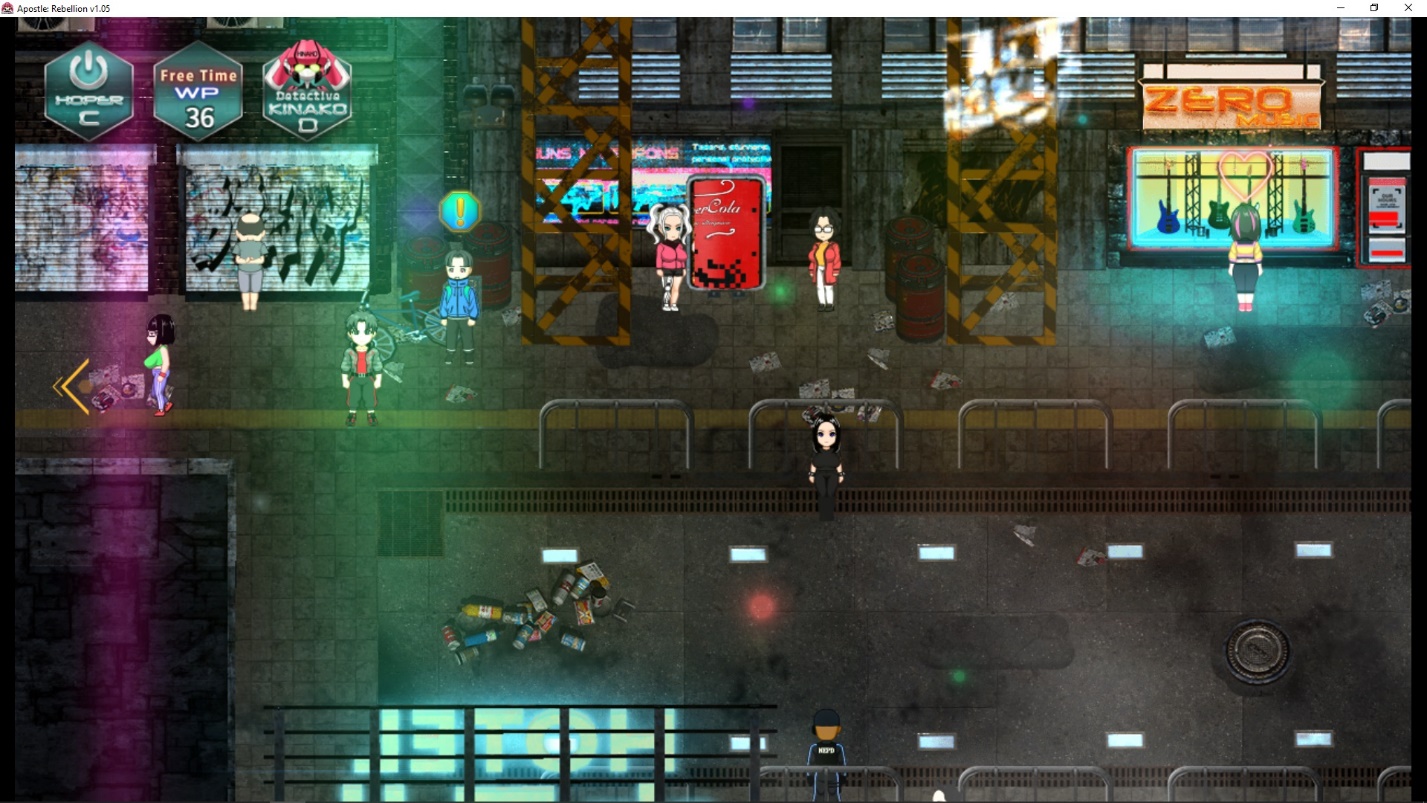Click the yellow exclamation quest marker
This screenshot has width=1427, height=803.
pyautogui.click(x=460, y=211)
